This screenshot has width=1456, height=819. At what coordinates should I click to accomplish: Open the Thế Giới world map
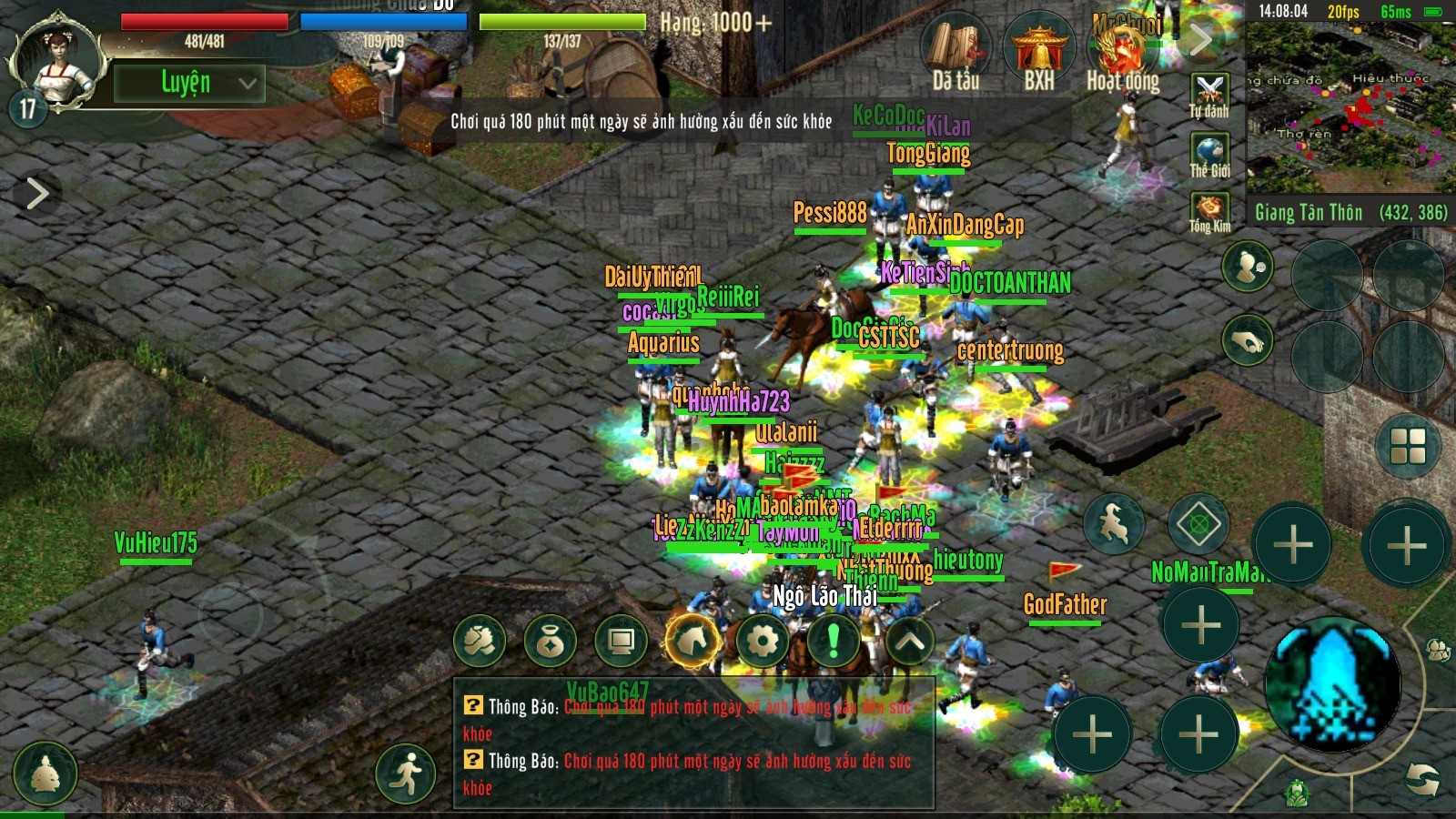[x=1208, y=155]
